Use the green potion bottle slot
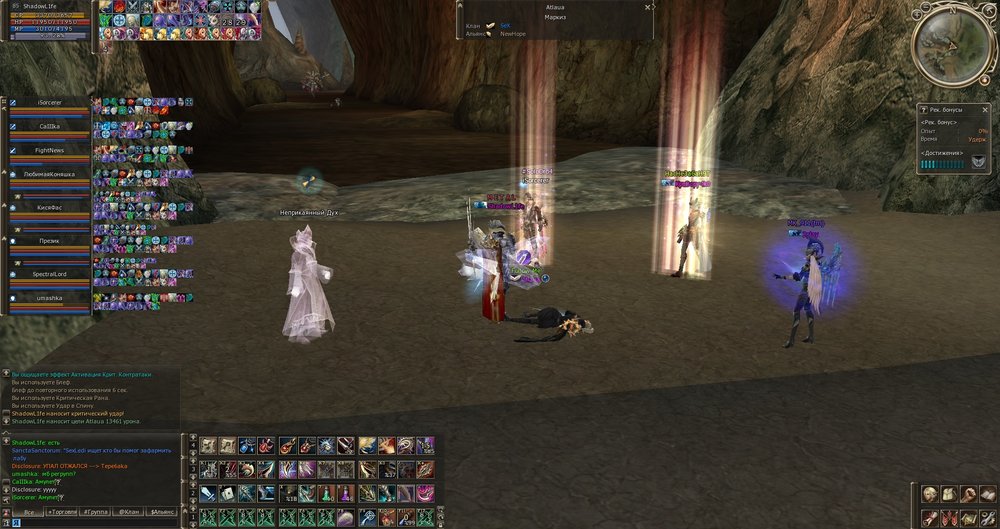 point(327,493)
